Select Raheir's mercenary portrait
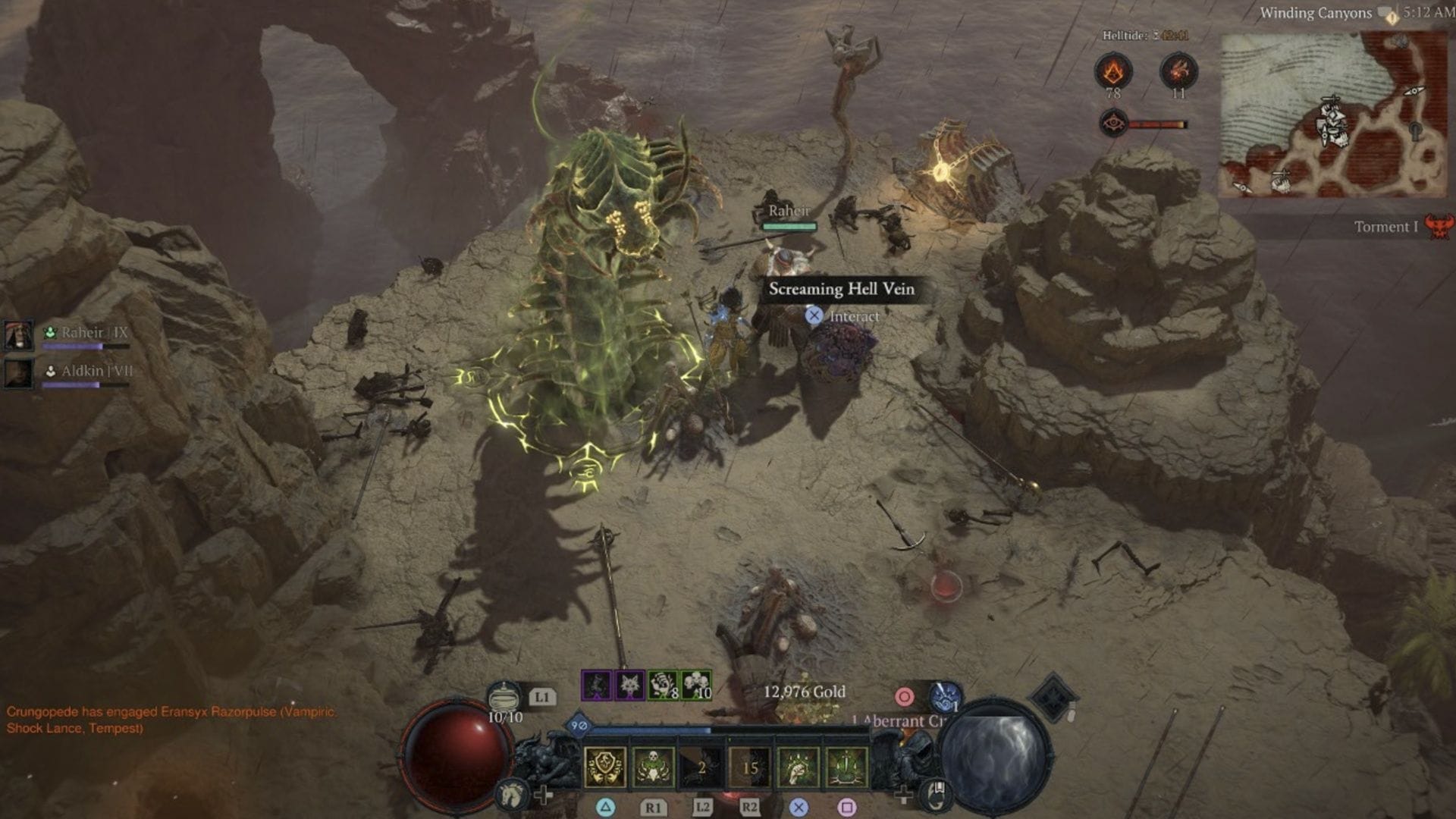Screen dimensions: 1456x819 click(x=18, y=334)
